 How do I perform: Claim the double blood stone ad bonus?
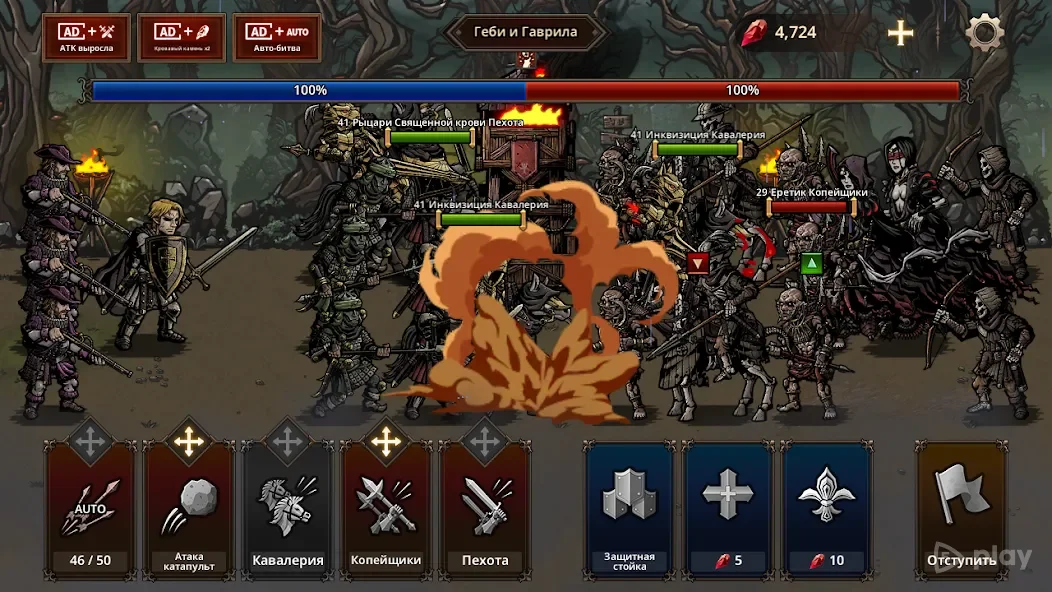tap(181, 38)
